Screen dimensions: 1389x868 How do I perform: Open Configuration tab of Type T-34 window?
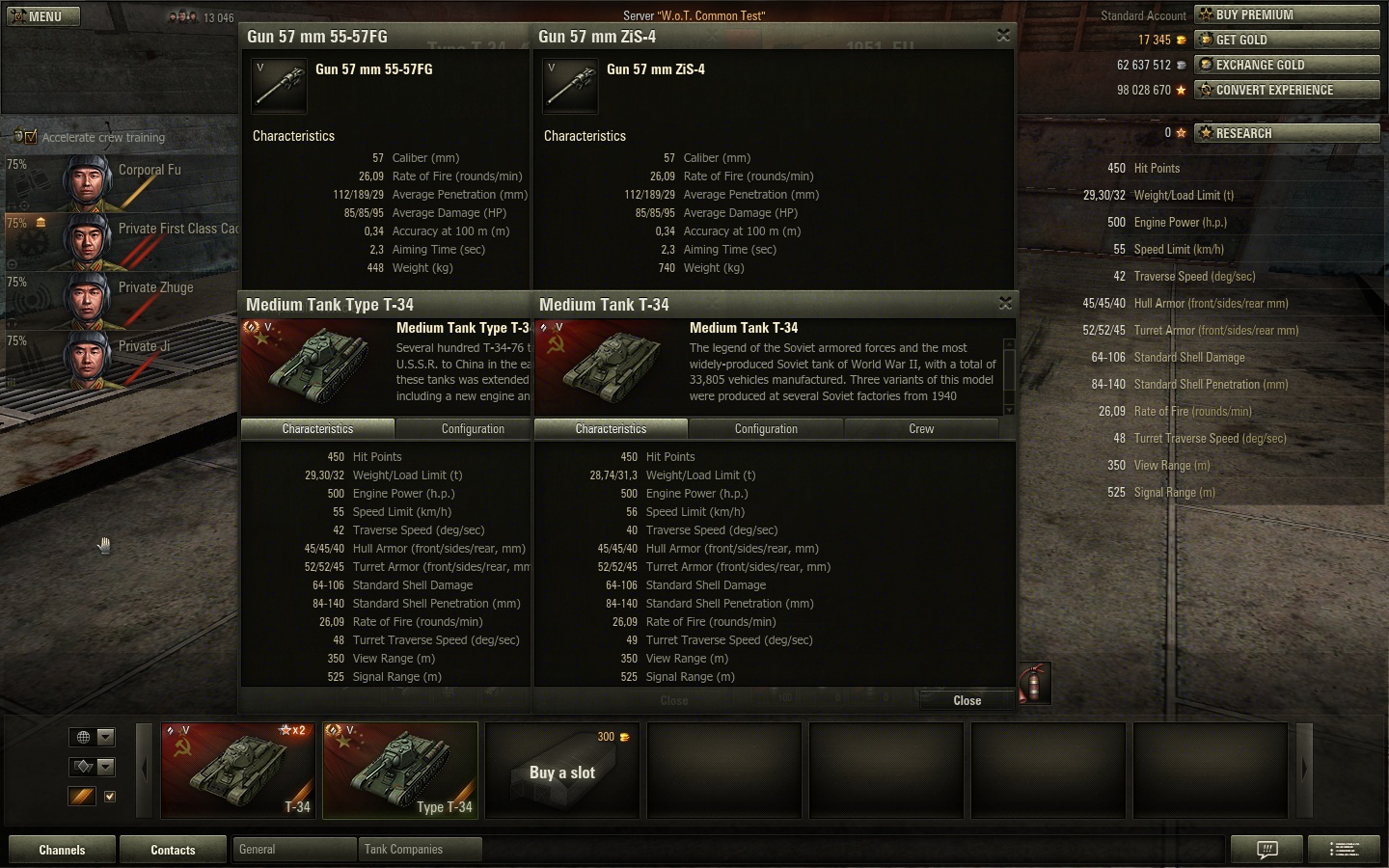click(x=473, y=429)
